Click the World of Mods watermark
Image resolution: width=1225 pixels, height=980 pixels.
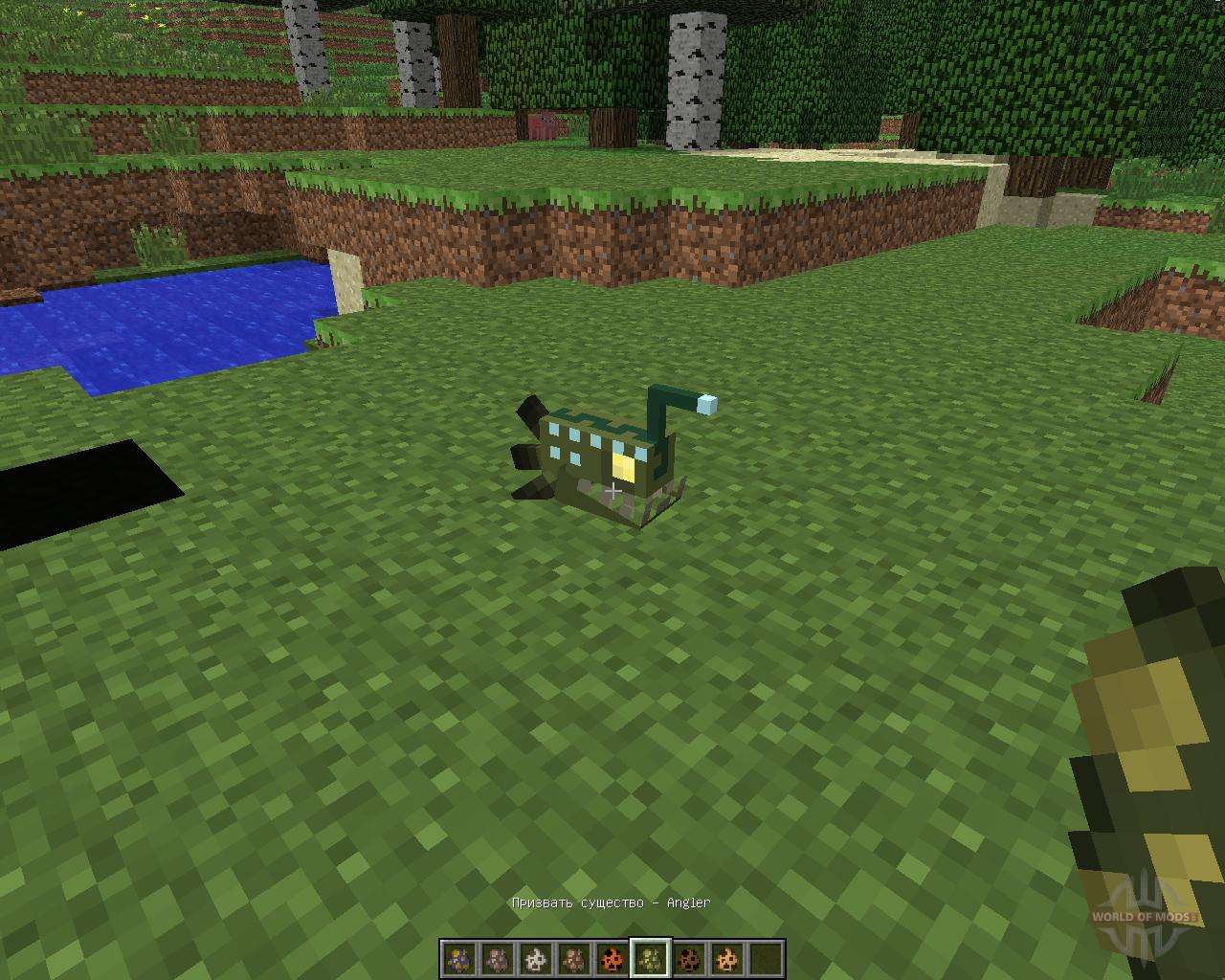tap(1142, 916)
